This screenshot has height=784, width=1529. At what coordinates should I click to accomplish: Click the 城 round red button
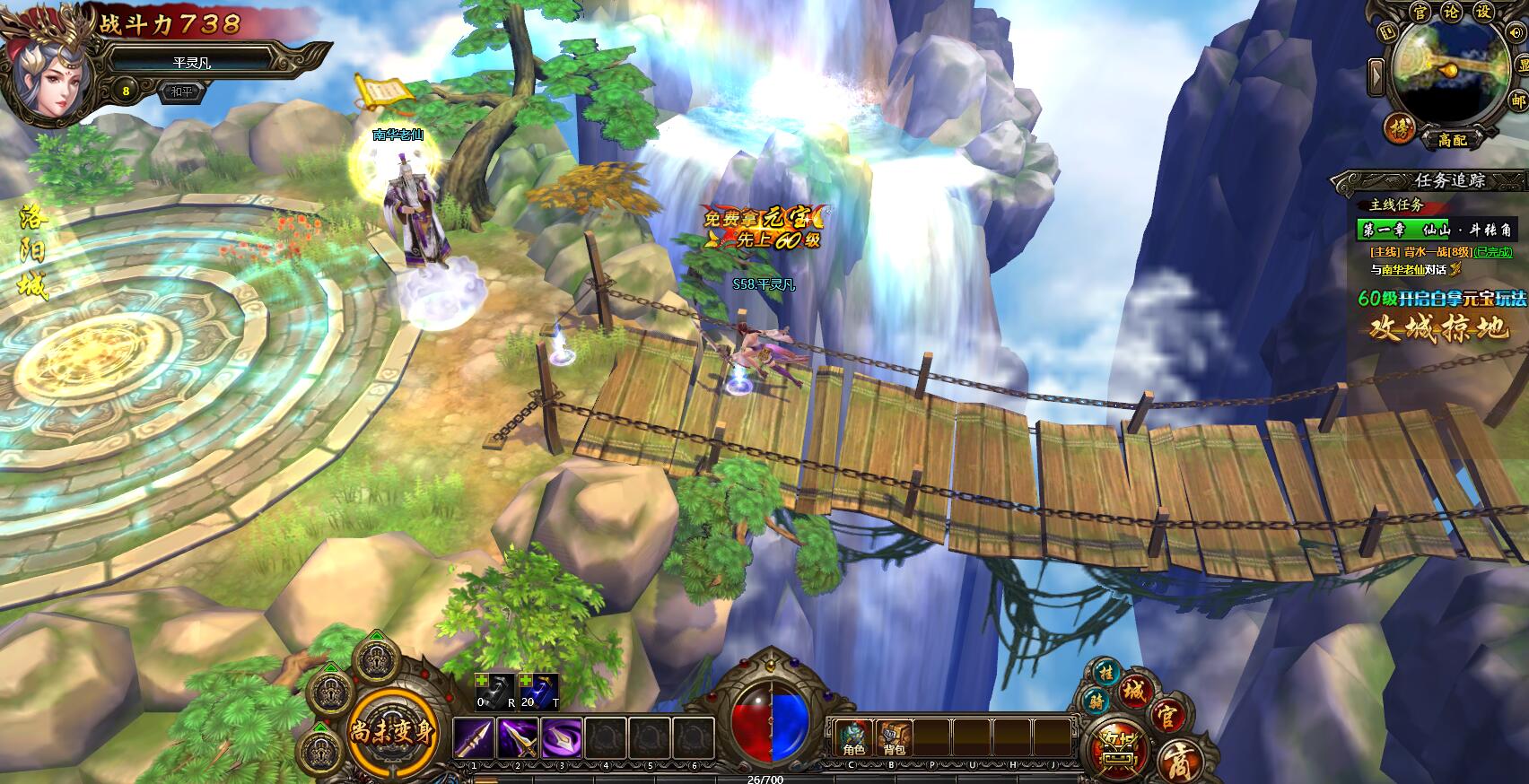(x=1135, y=692)
